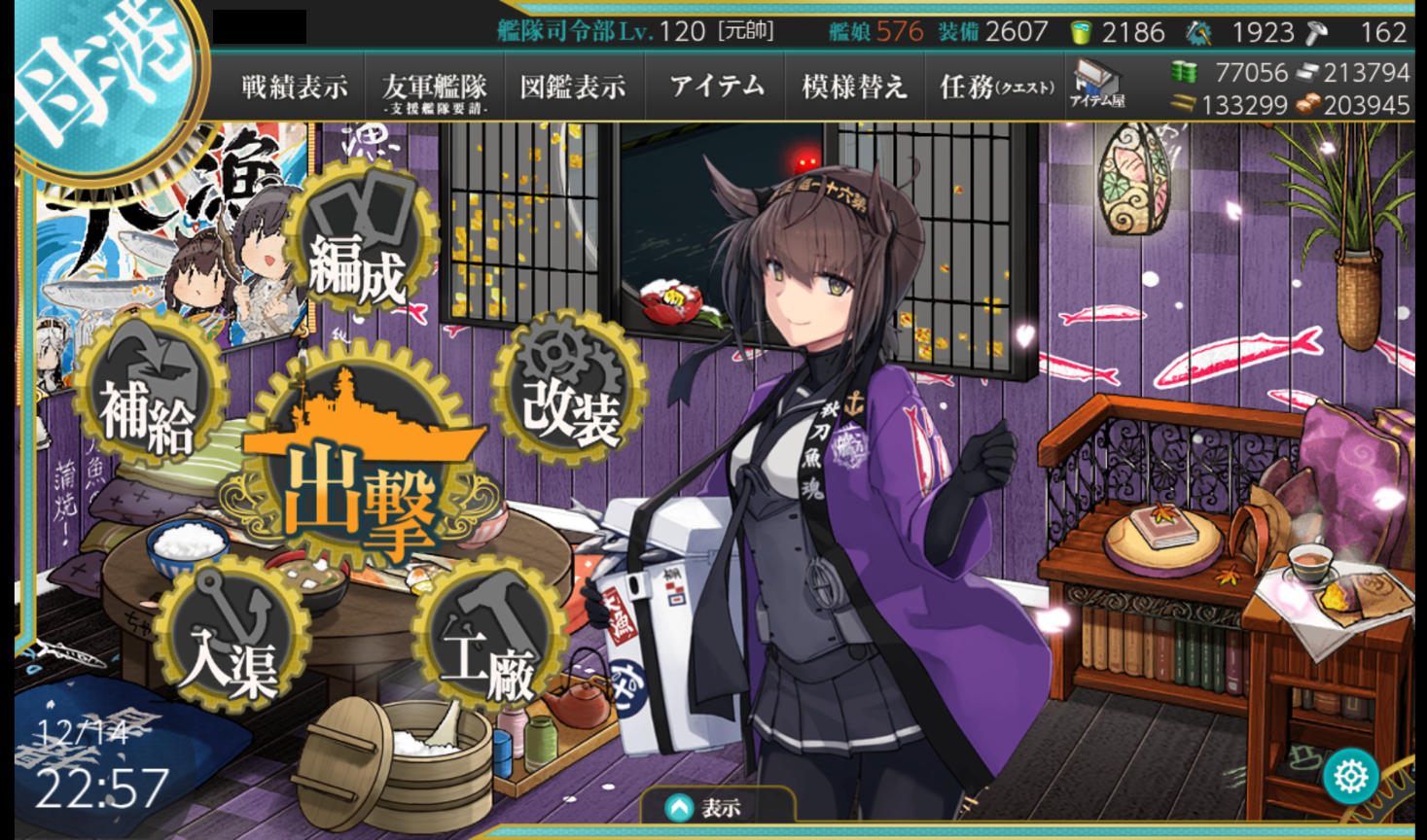Choose 模様替え room decoration menu
This screenshot has height=840, width=1427.
click(854, 87)
